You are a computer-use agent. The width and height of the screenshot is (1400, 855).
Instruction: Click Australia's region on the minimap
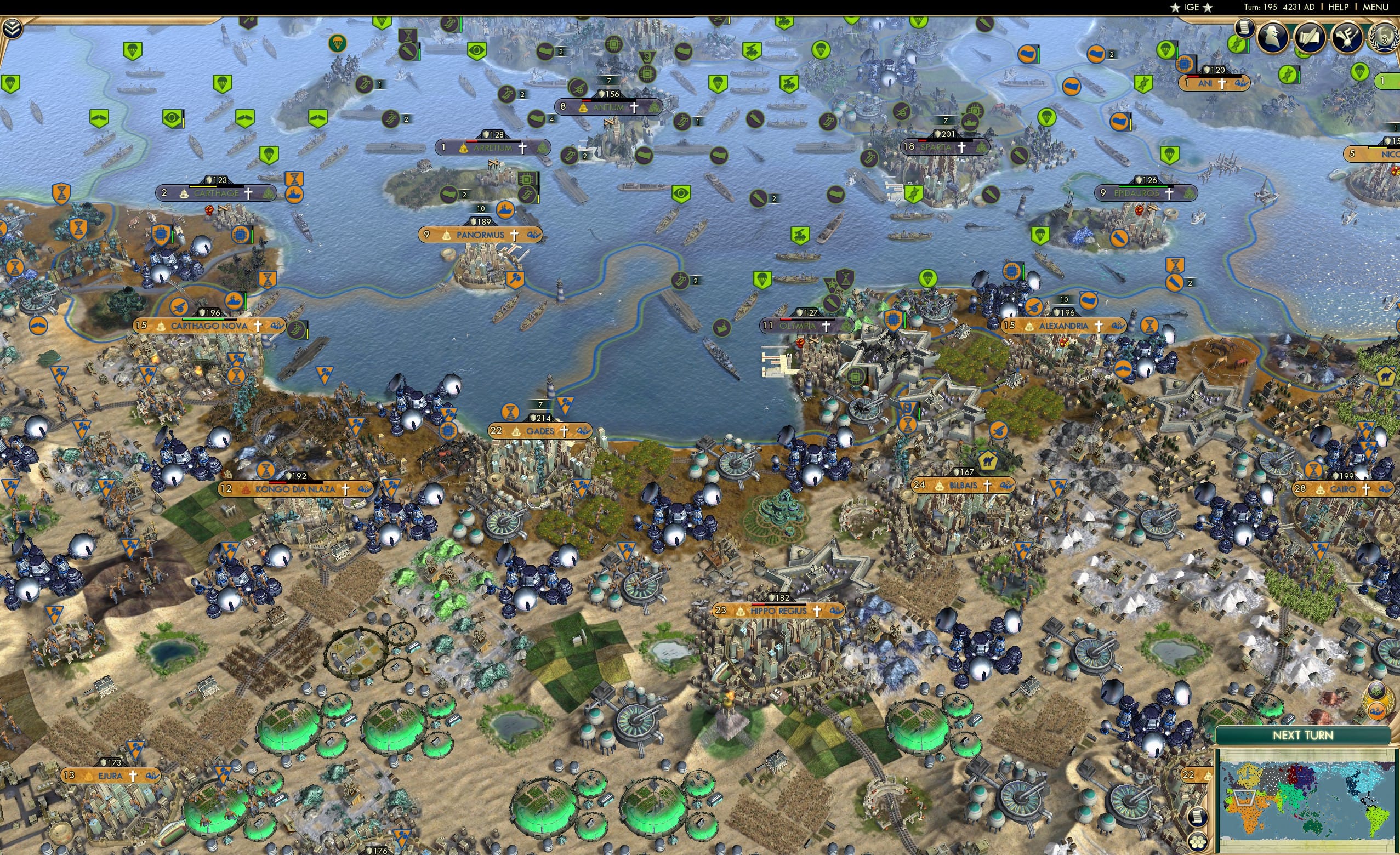[1312, 826]
